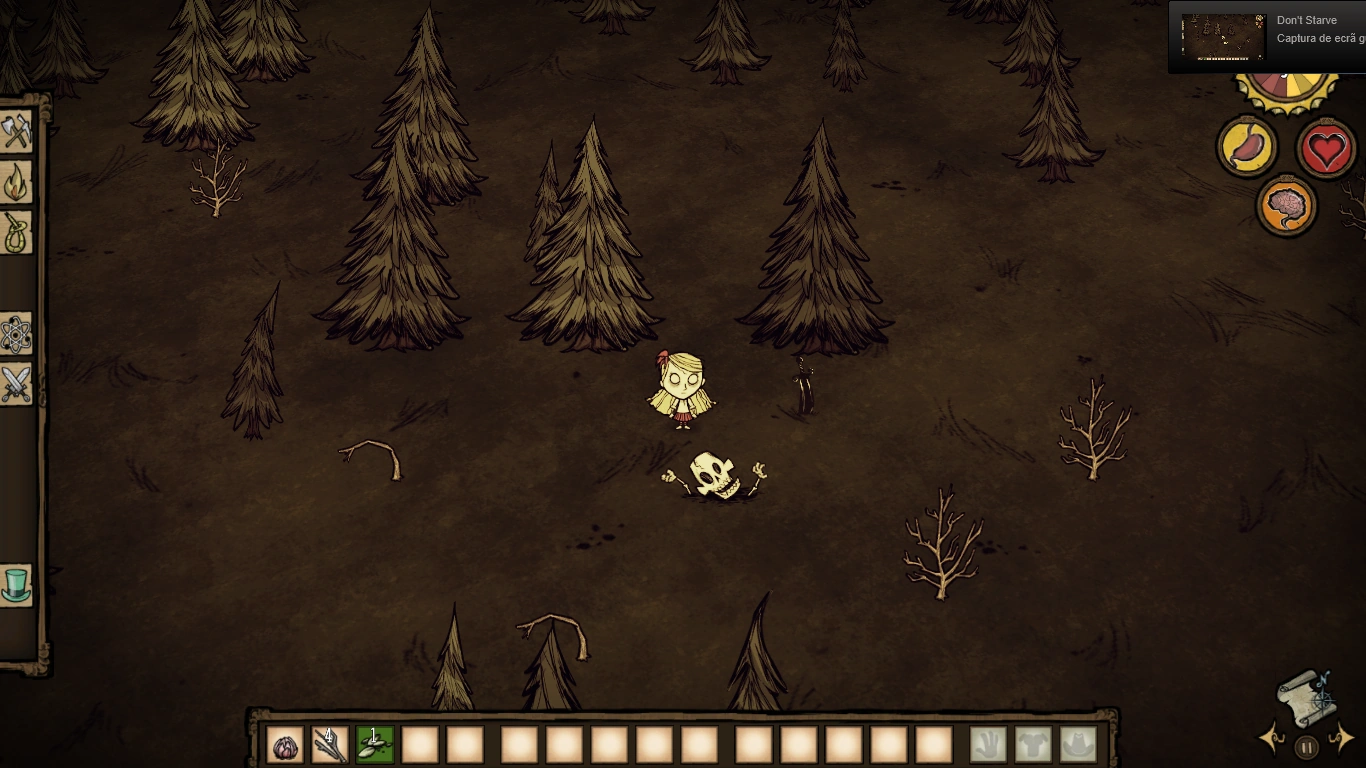Image resolution: width=1366 pixels, height=768 pixels.
Task: Select the stack of four twigs in inventory
Action: point(330,744)
